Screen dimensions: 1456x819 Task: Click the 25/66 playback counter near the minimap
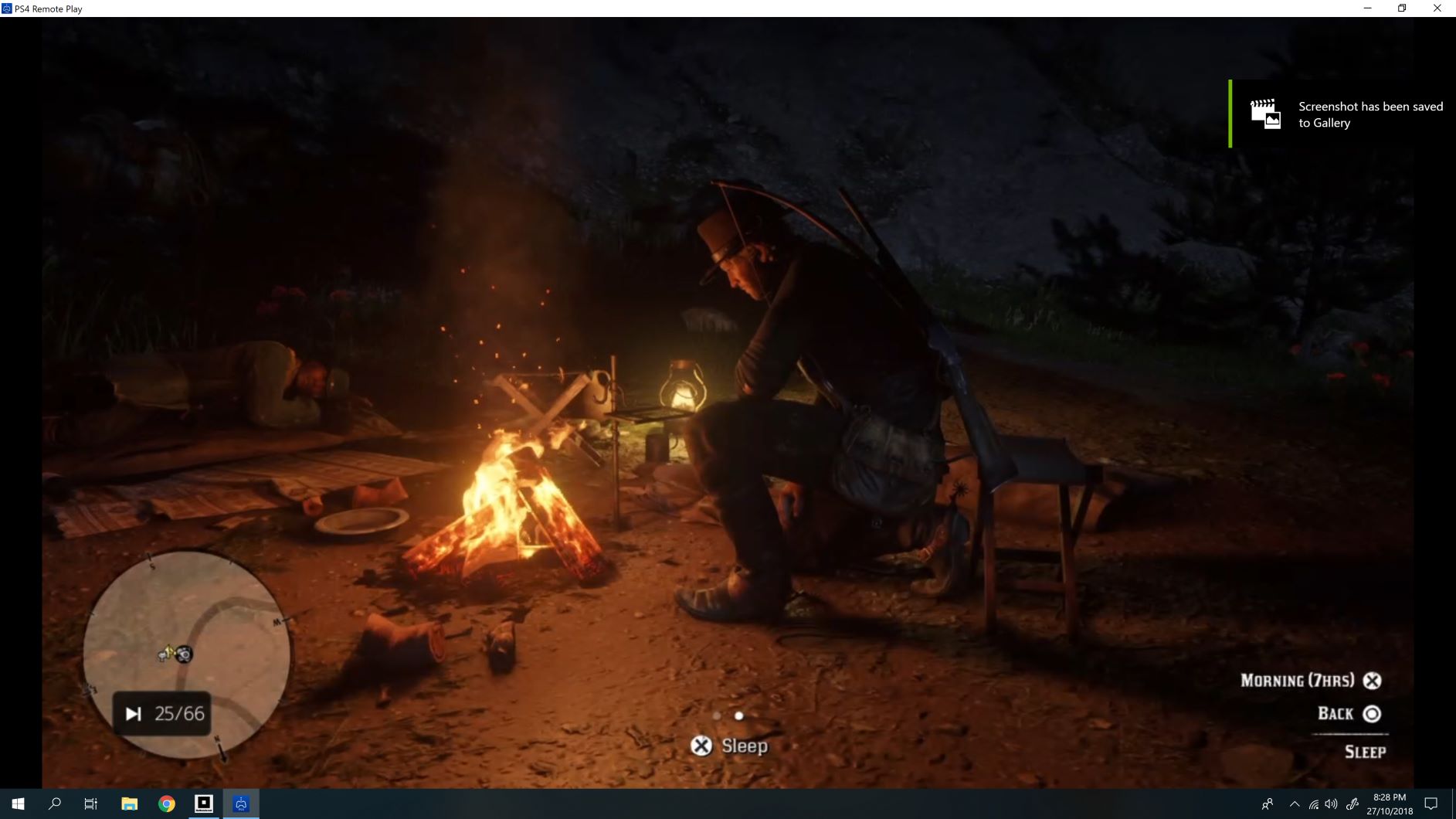[163, 713]
